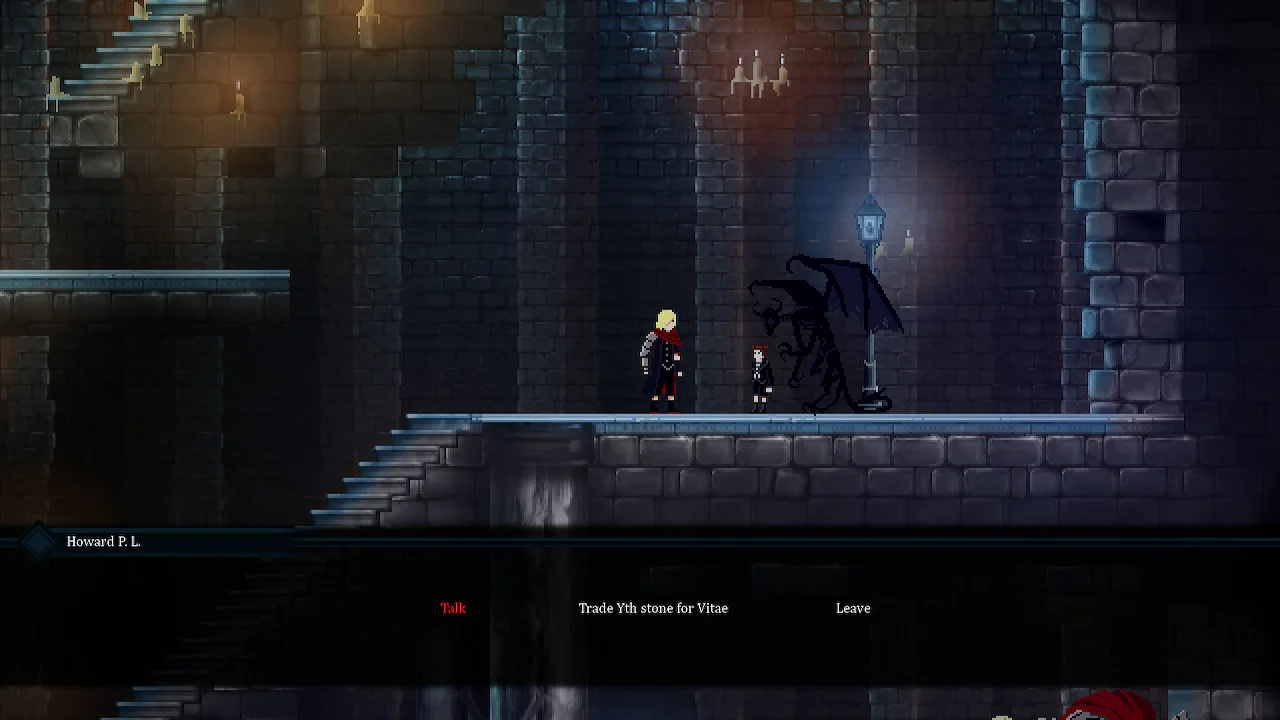The width and height of the screenshot is (1280, 720).
Task: Click Leave to end the conversation
Action: (x=853, y=608)
